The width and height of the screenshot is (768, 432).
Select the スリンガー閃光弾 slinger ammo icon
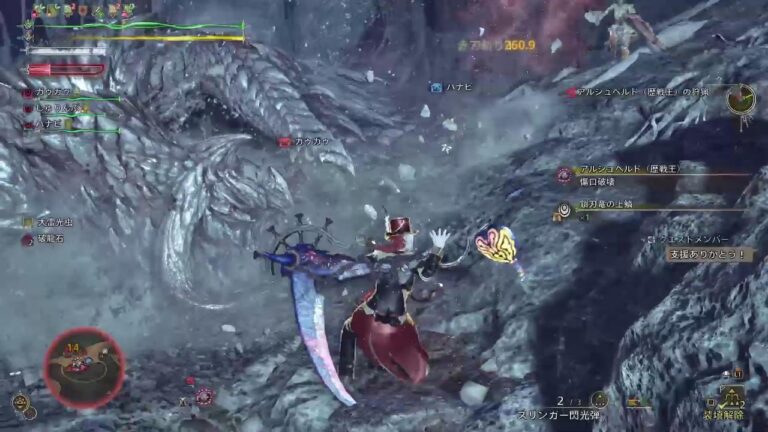tap(598, 401)
